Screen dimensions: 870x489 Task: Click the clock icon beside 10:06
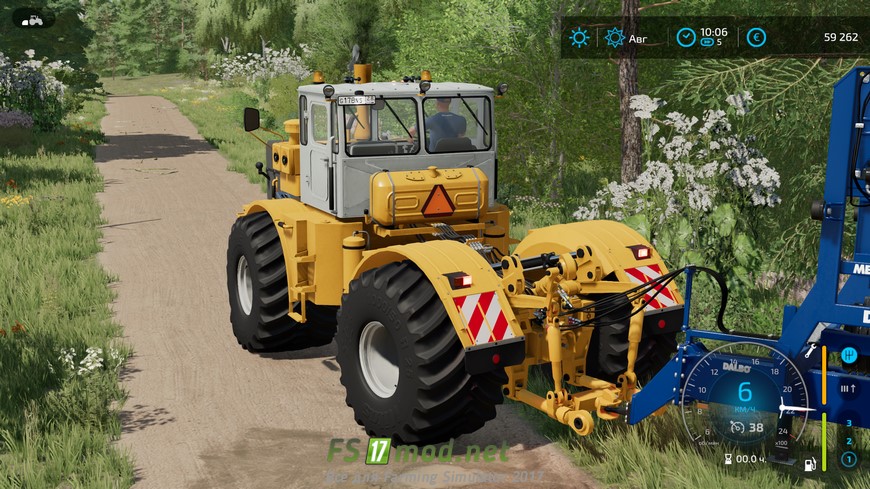tap(686, 37)
